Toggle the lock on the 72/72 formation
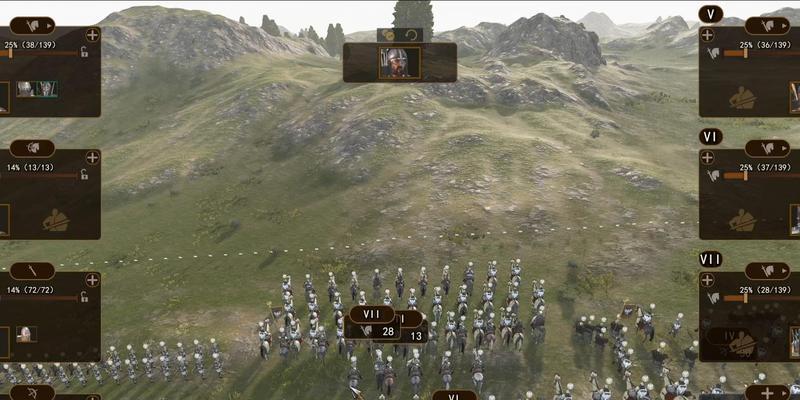 point(85,297)
